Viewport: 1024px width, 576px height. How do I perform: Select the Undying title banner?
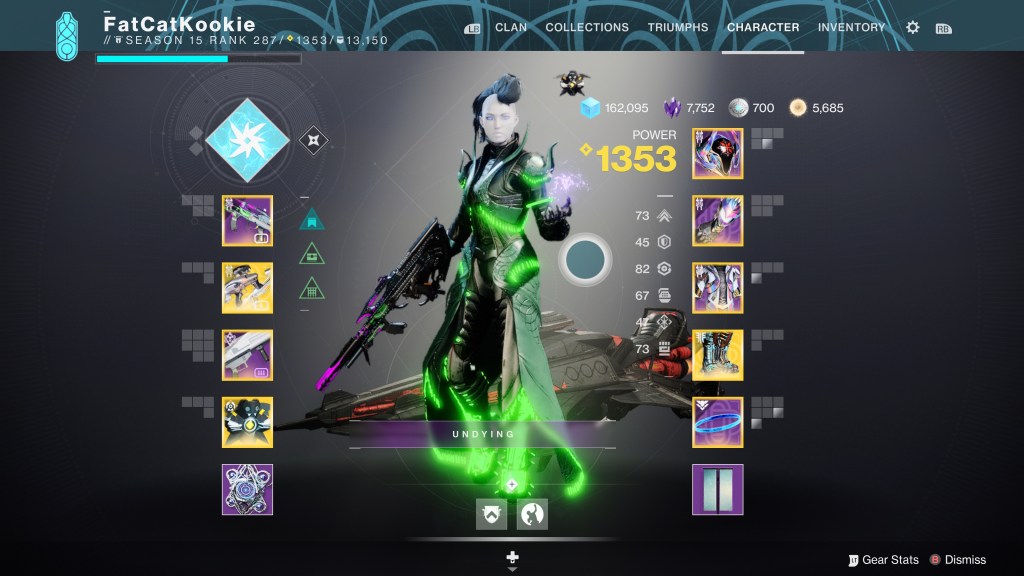click(481, 435)
